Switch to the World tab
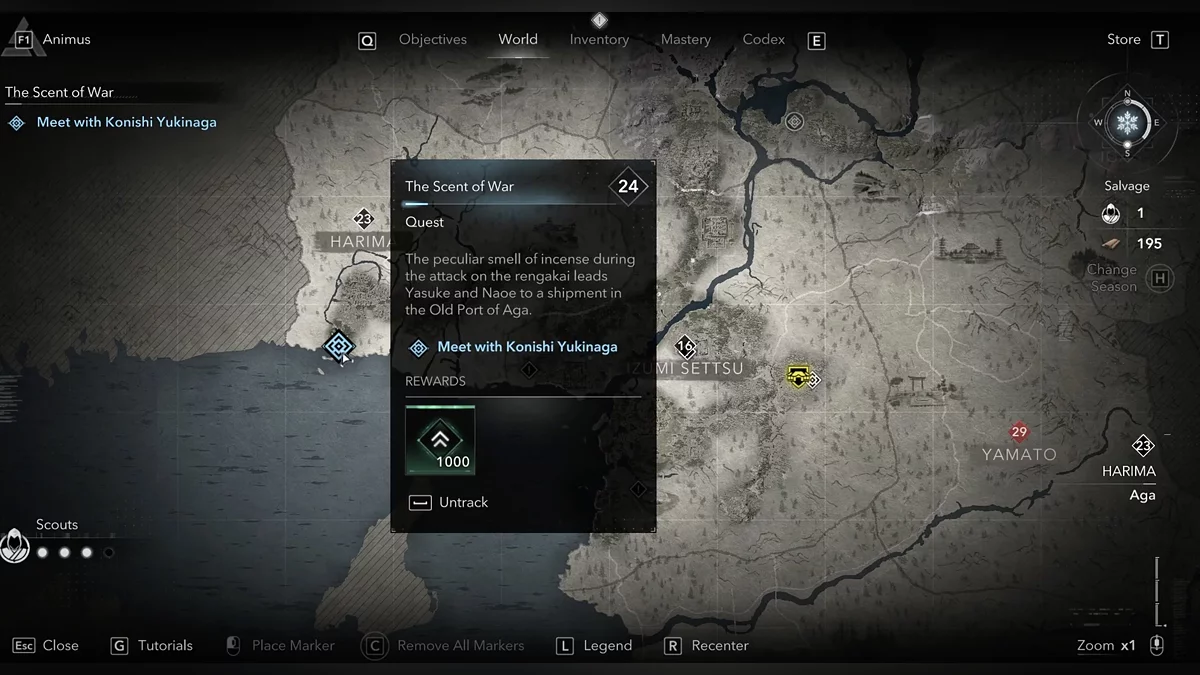The width and height of the screenshot is (1200, 675). coord(518,40)
